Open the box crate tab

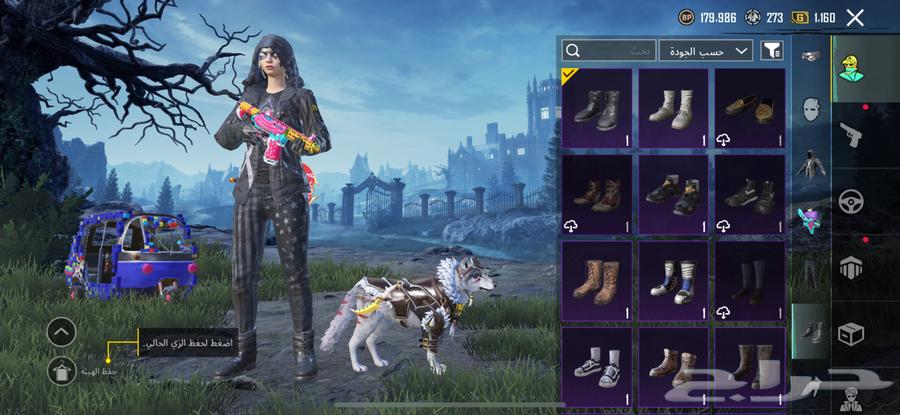tap(851, 332)
